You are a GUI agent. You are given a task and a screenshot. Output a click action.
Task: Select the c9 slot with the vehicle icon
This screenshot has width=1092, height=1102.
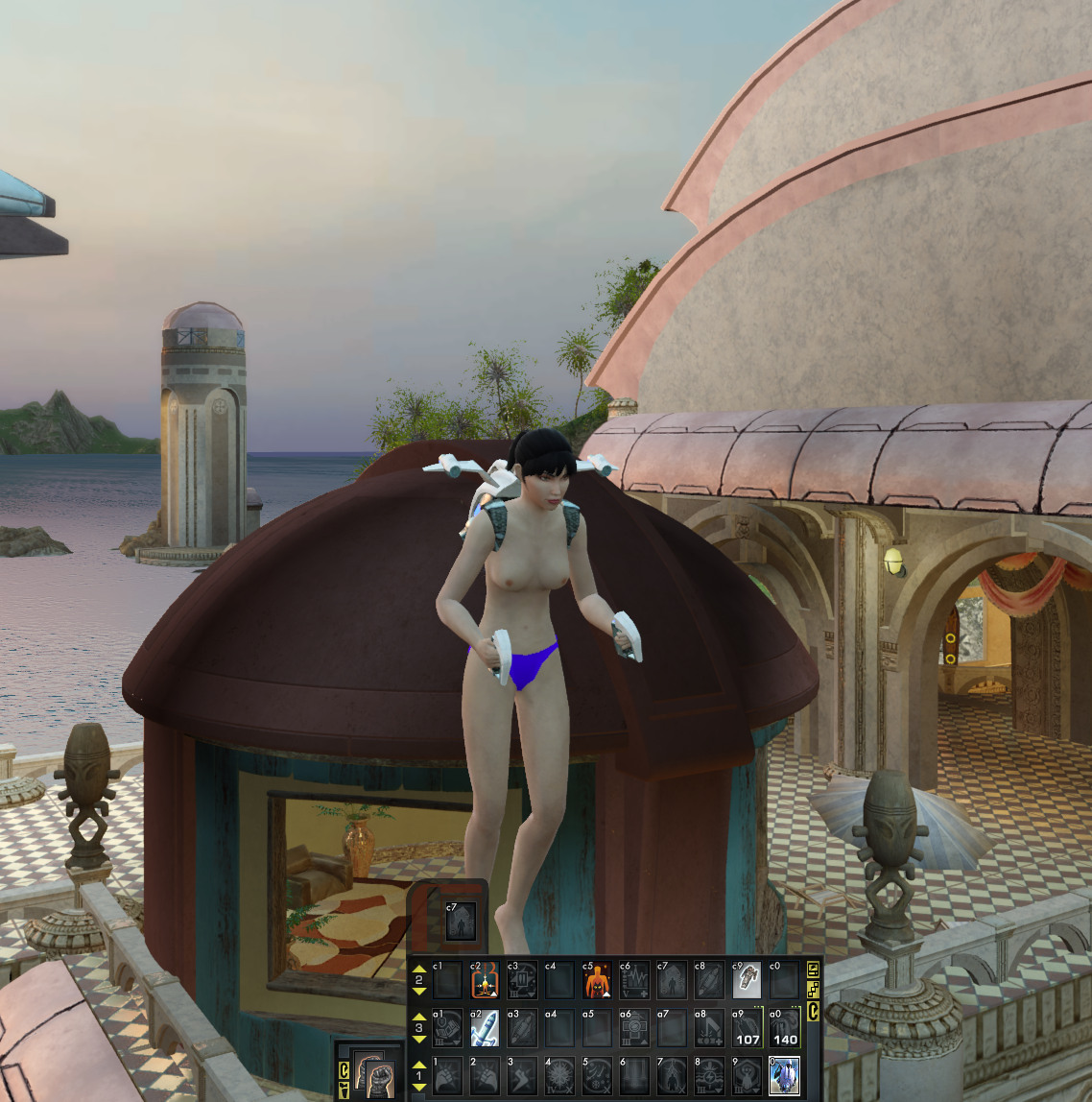747,981
